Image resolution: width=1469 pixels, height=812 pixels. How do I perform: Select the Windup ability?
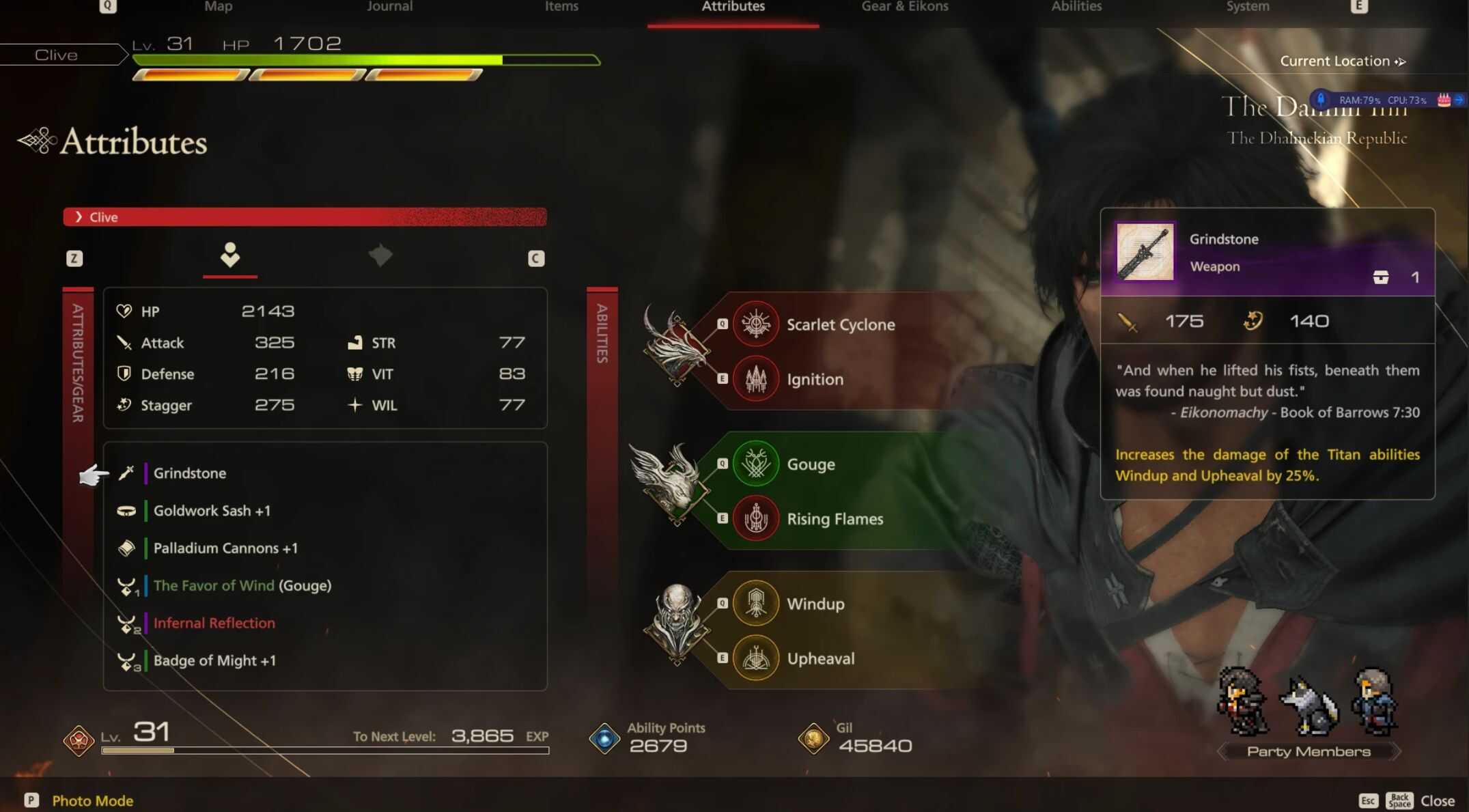tap(815, 604)
